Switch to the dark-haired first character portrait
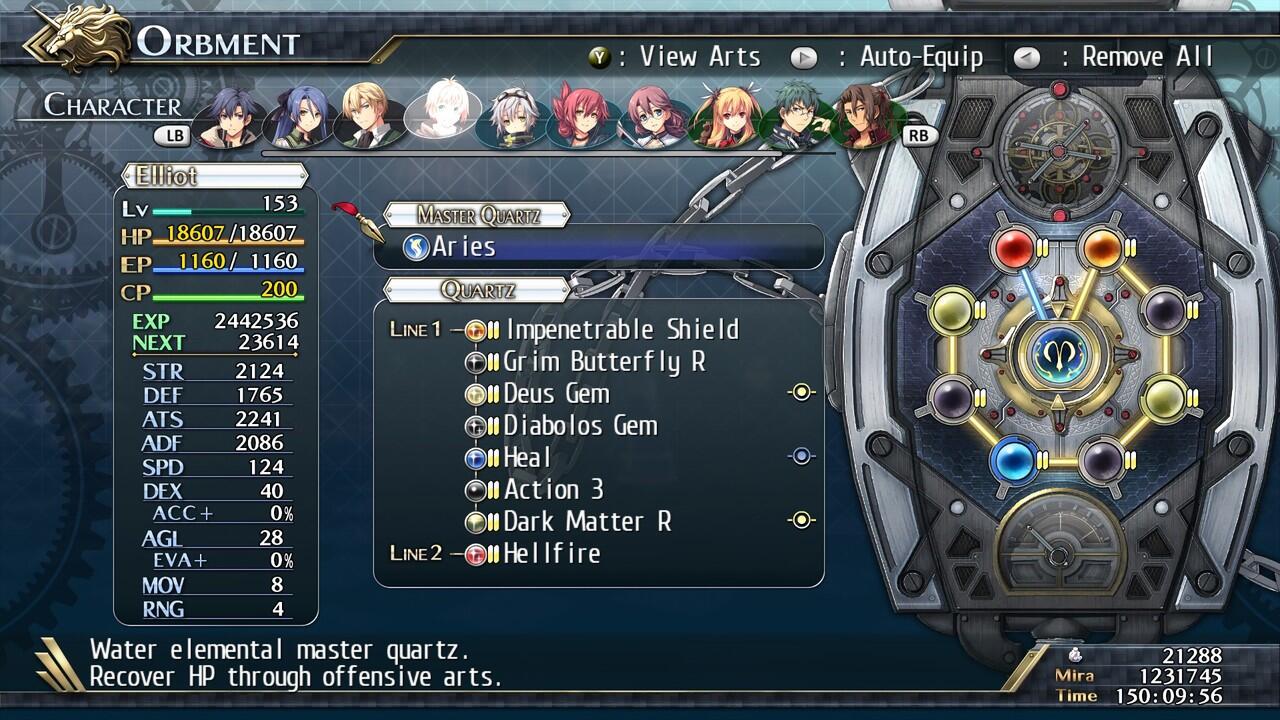This screenshot has width=1280, height=720. [x=227, y=116]
